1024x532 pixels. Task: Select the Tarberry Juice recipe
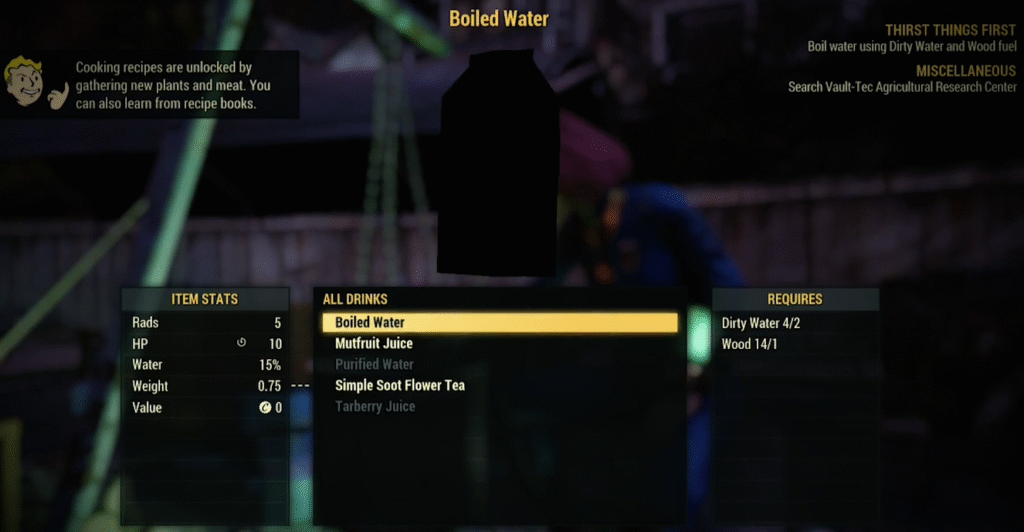pyautogui.click(x=375, y=407)
